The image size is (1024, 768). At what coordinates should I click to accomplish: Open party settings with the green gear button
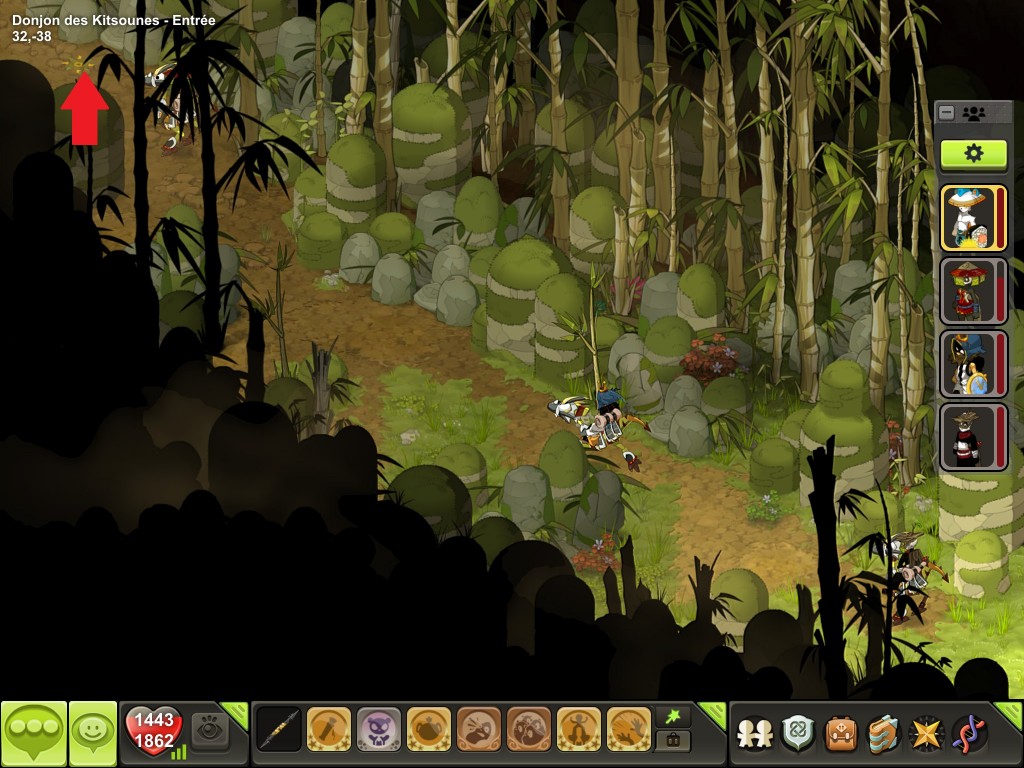pyautogui.click(x=973, y=153)
